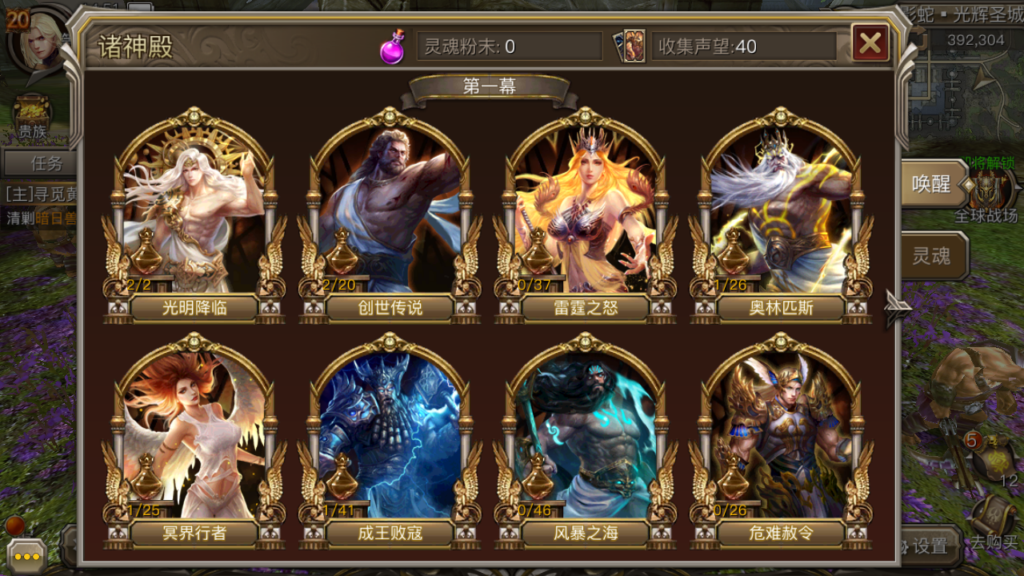Choose the 风暴之海 sea god card
The width and height of the screenshot is (1024, 576).
585,440
